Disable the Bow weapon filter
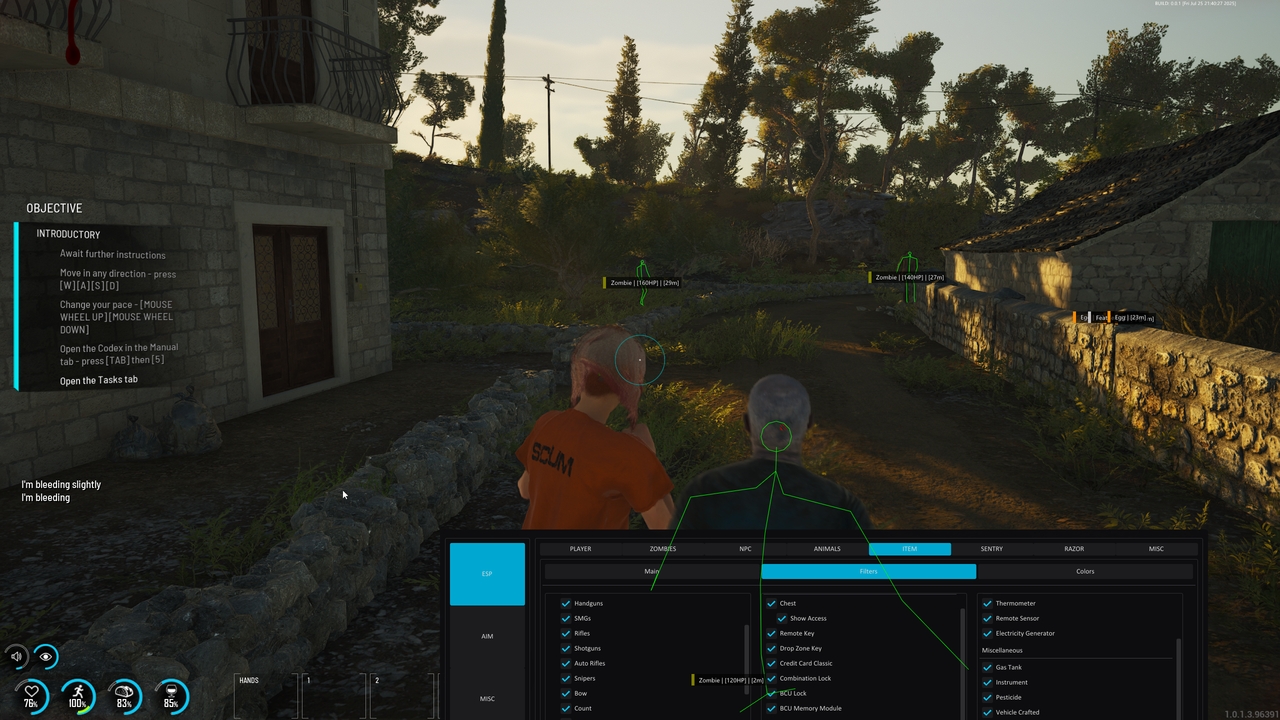This screenshot has width=1280, height=720. click(x=567, y=693)
